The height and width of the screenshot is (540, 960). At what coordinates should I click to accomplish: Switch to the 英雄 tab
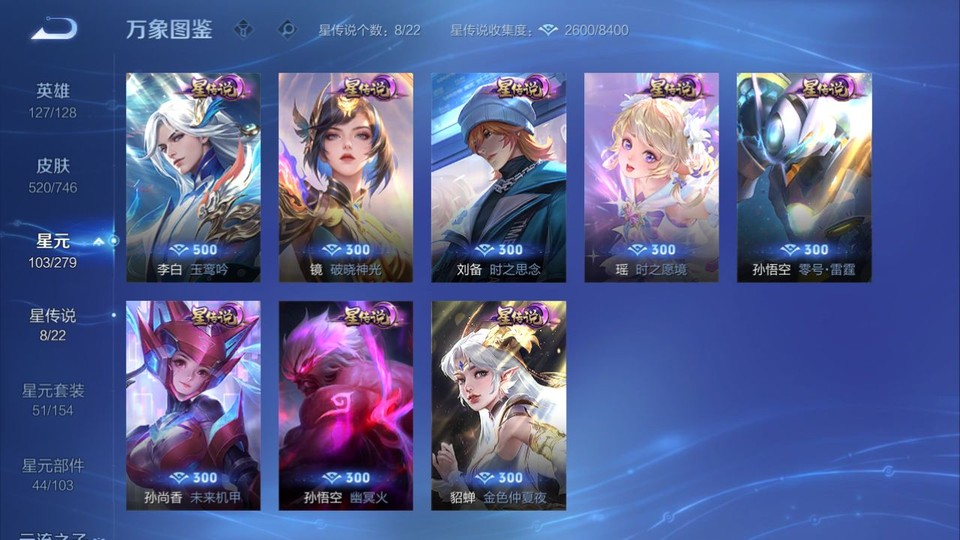pos(53,99)
